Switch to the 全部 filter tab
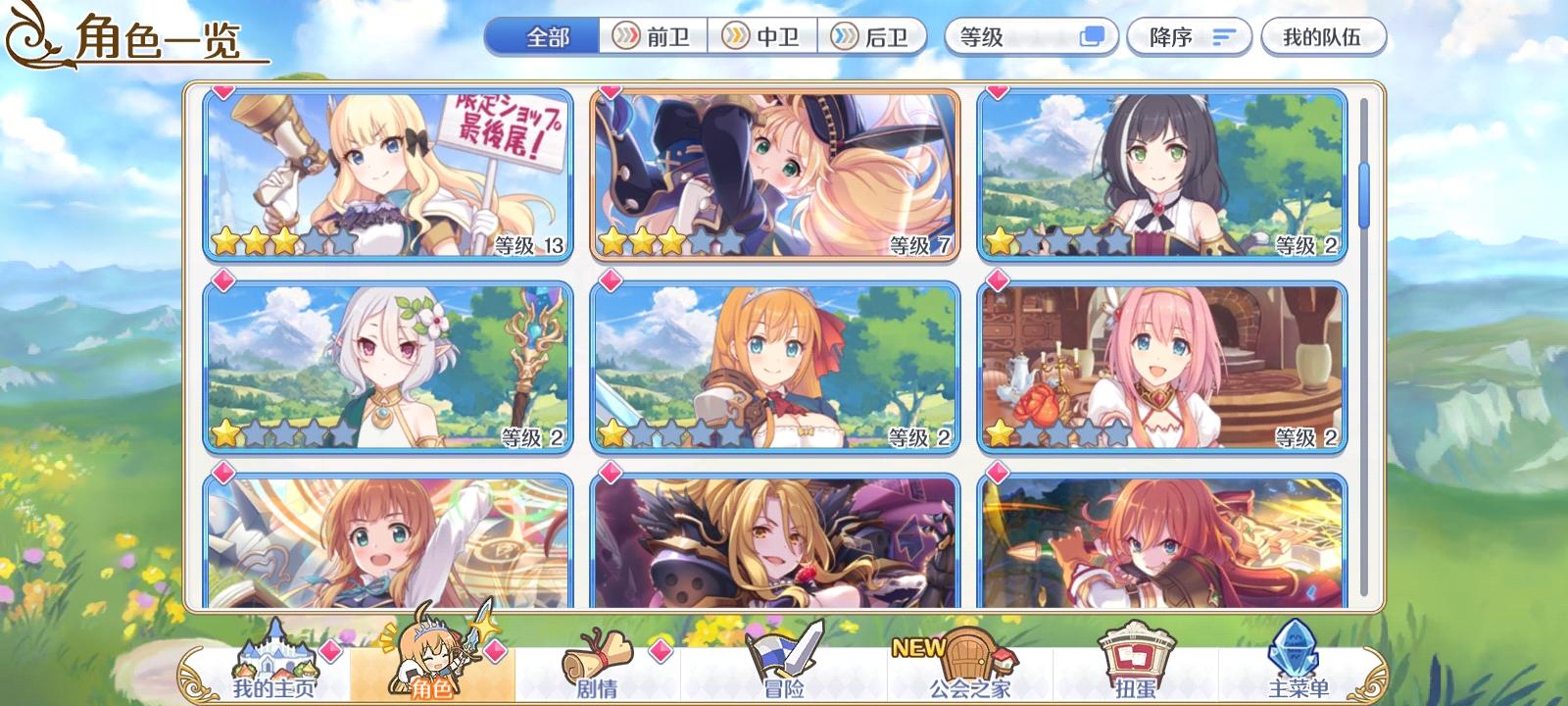Screen dimensions: 1568x706 point(540,36)
